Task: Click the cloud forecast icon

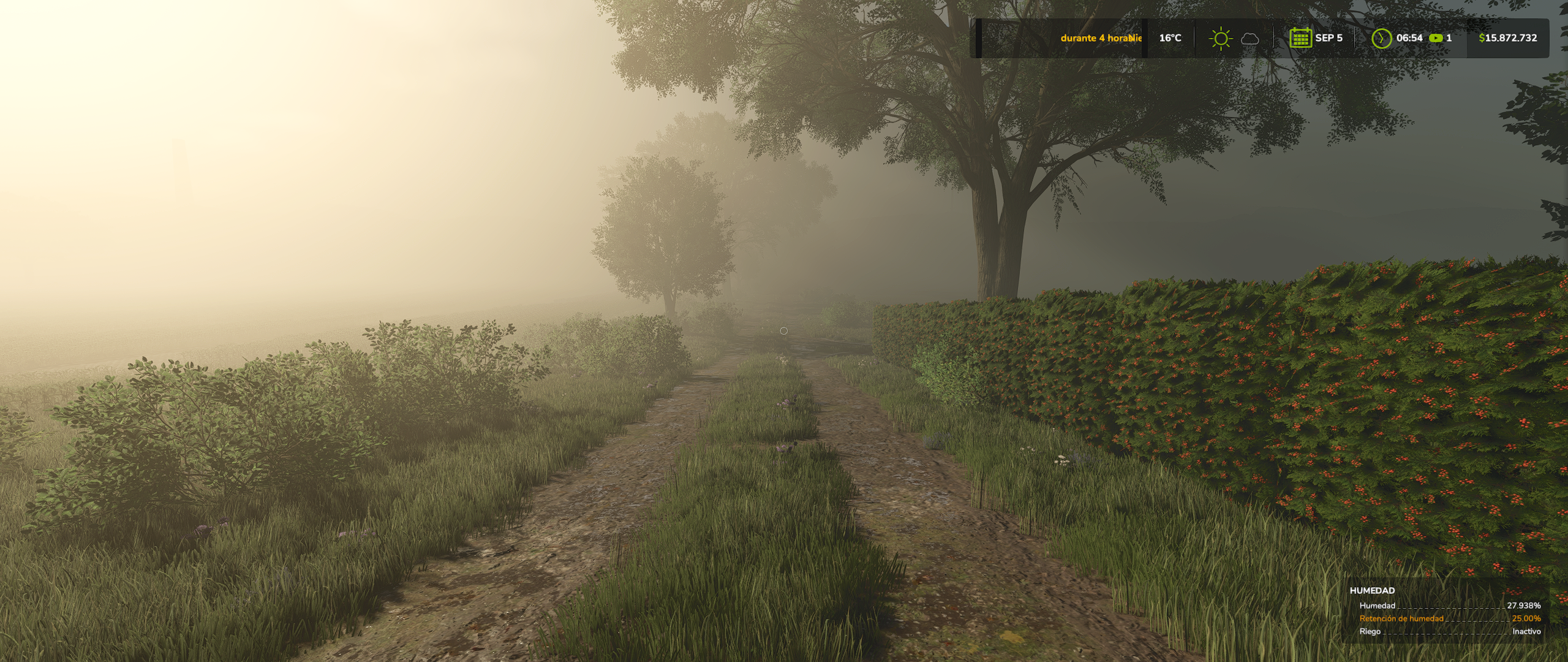Action: [1250, 39]
